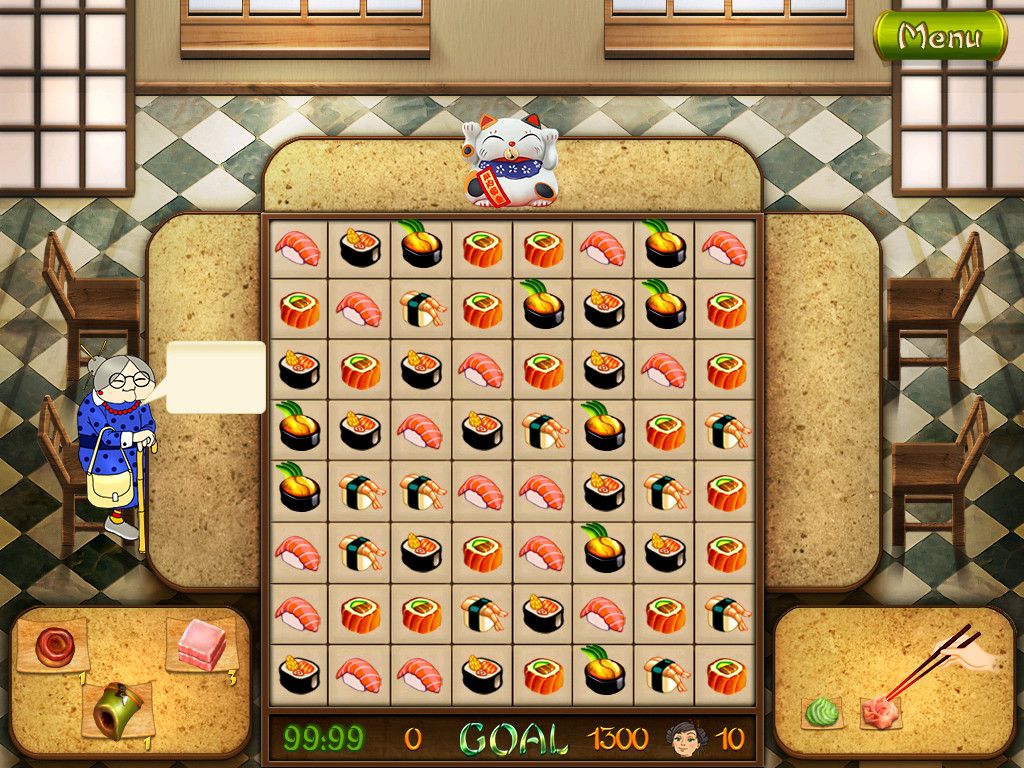
Task: Pick the green wasabi dollop
Action: click(x=821, y=713)
